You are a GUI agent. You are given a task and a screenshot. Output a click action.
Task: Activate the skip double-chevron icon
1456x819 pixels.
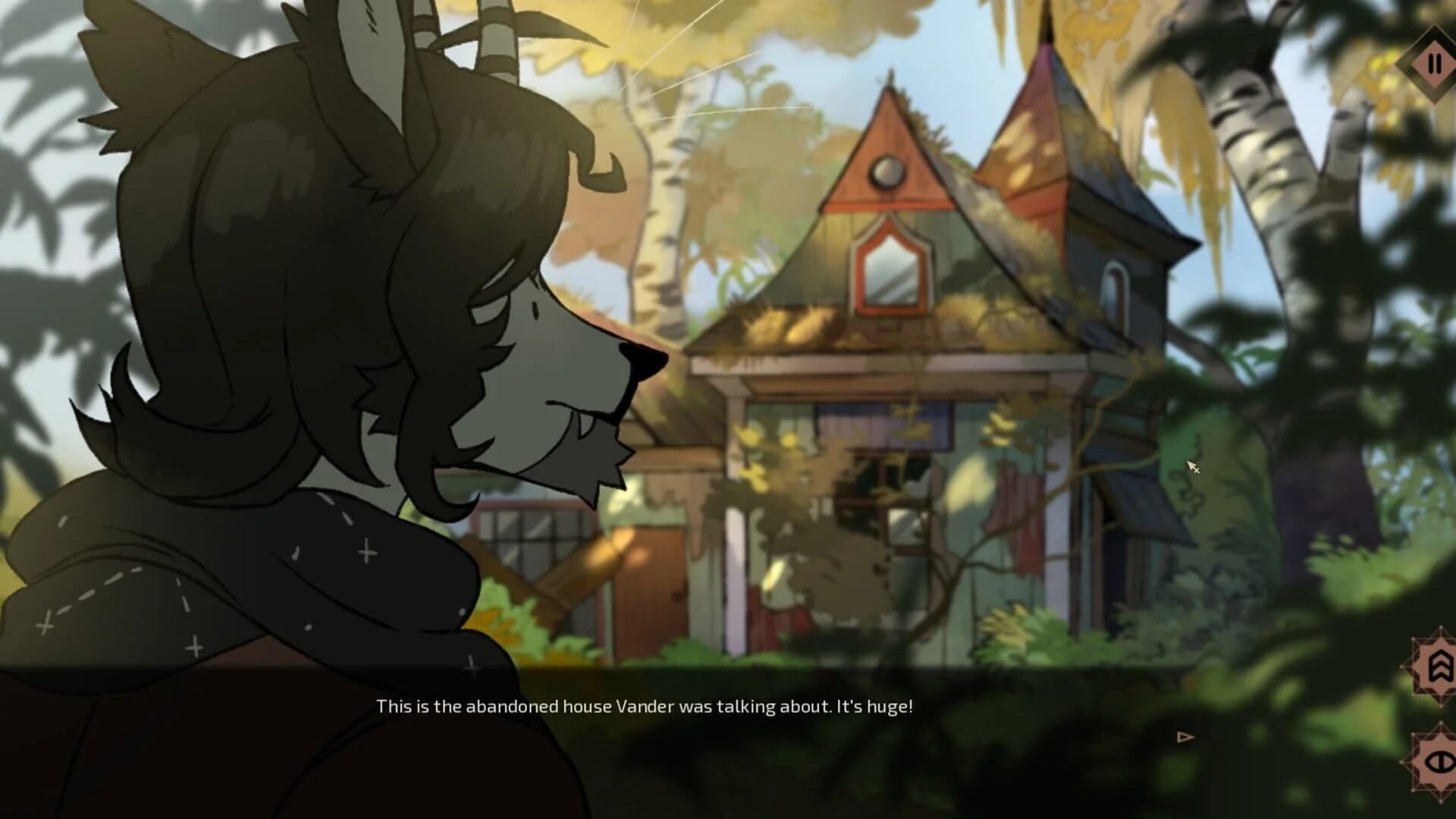(x=1439, y=666)
